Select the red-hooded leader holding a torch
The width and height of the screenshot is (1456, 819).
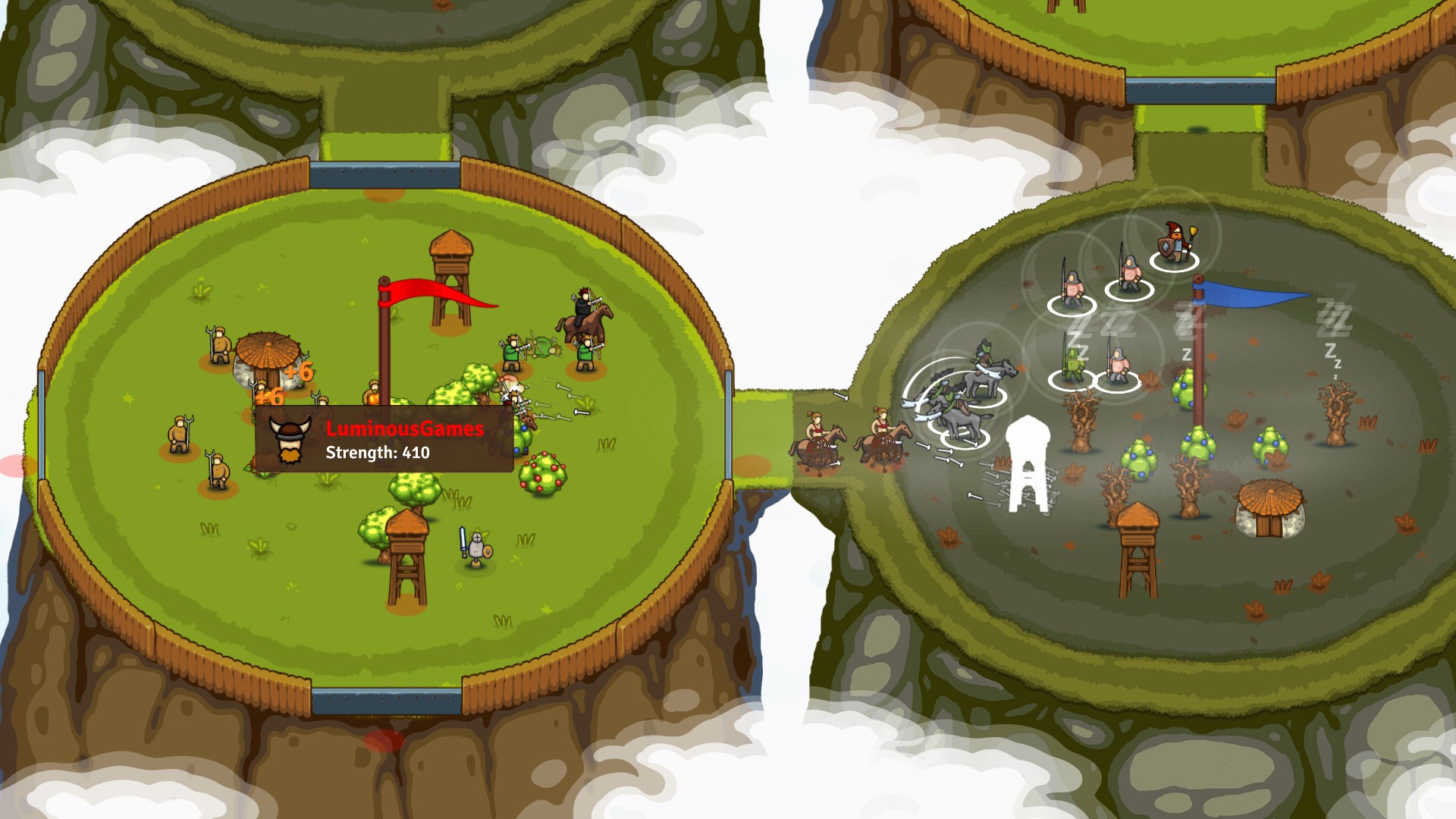(1172, 243)
